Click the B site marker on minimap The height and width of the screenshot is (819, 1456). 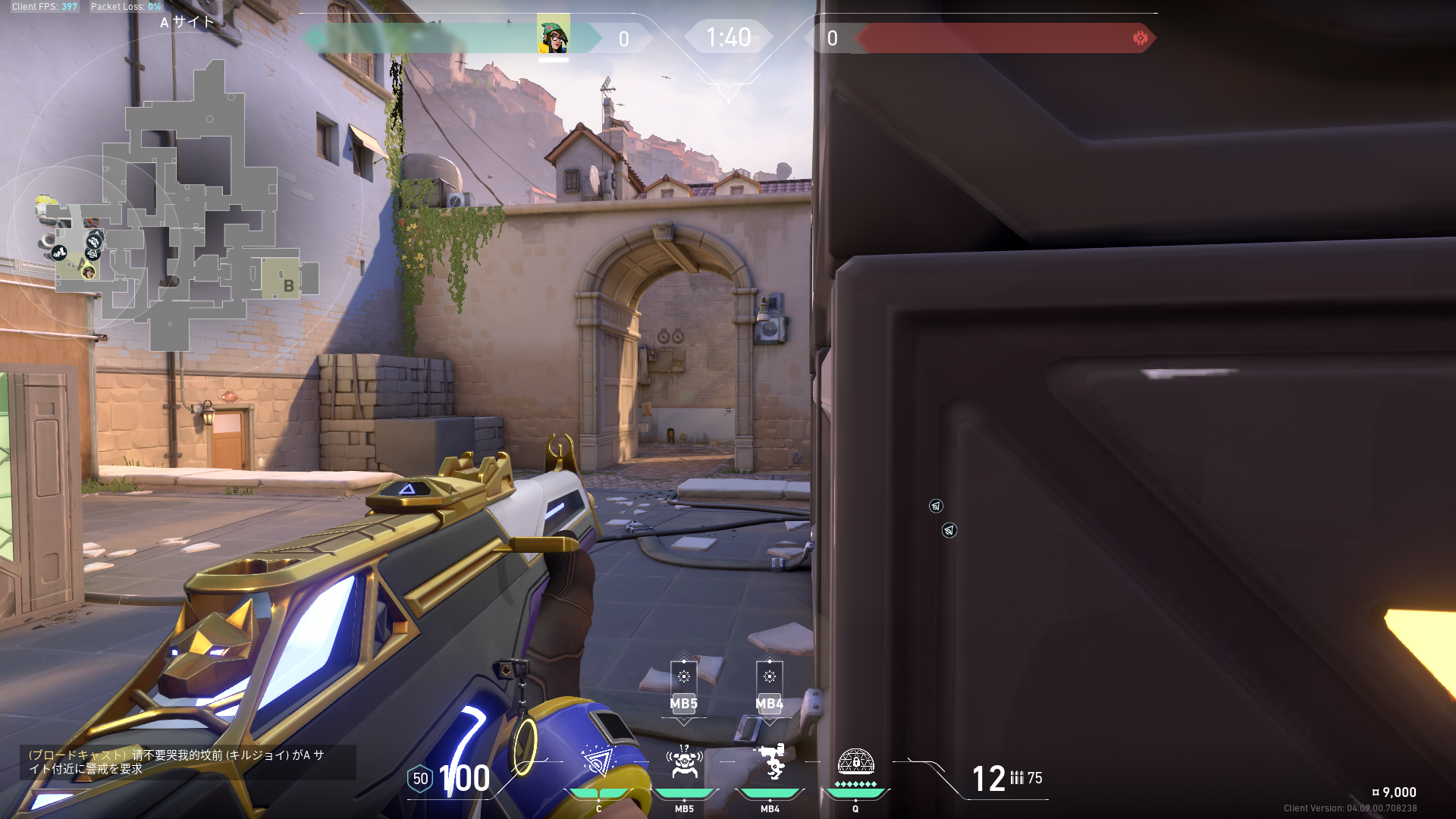click(288, 285)
